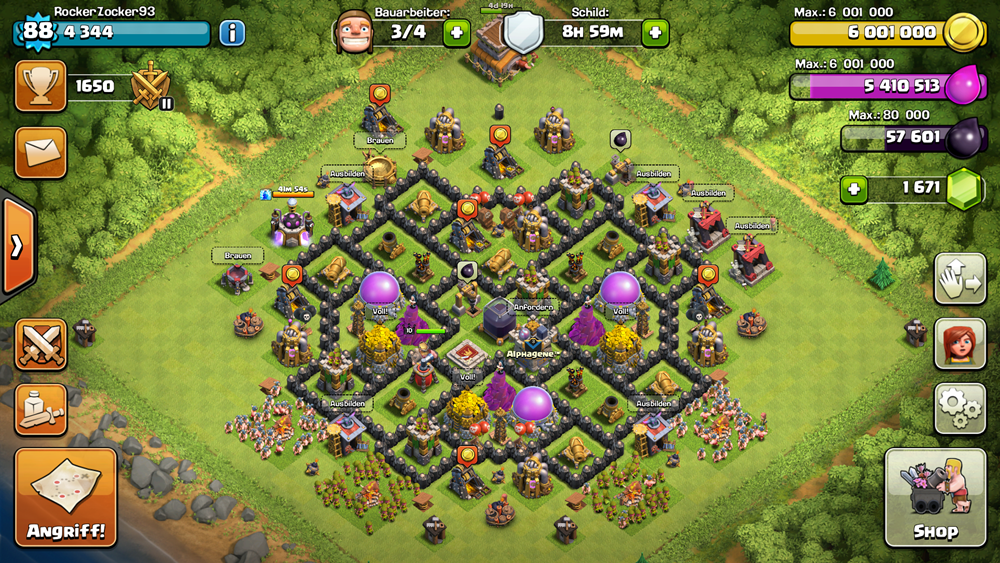Open the red-haired character portrait button
The width and height of the screenshot is (1000, 563).
click(959, 344)
